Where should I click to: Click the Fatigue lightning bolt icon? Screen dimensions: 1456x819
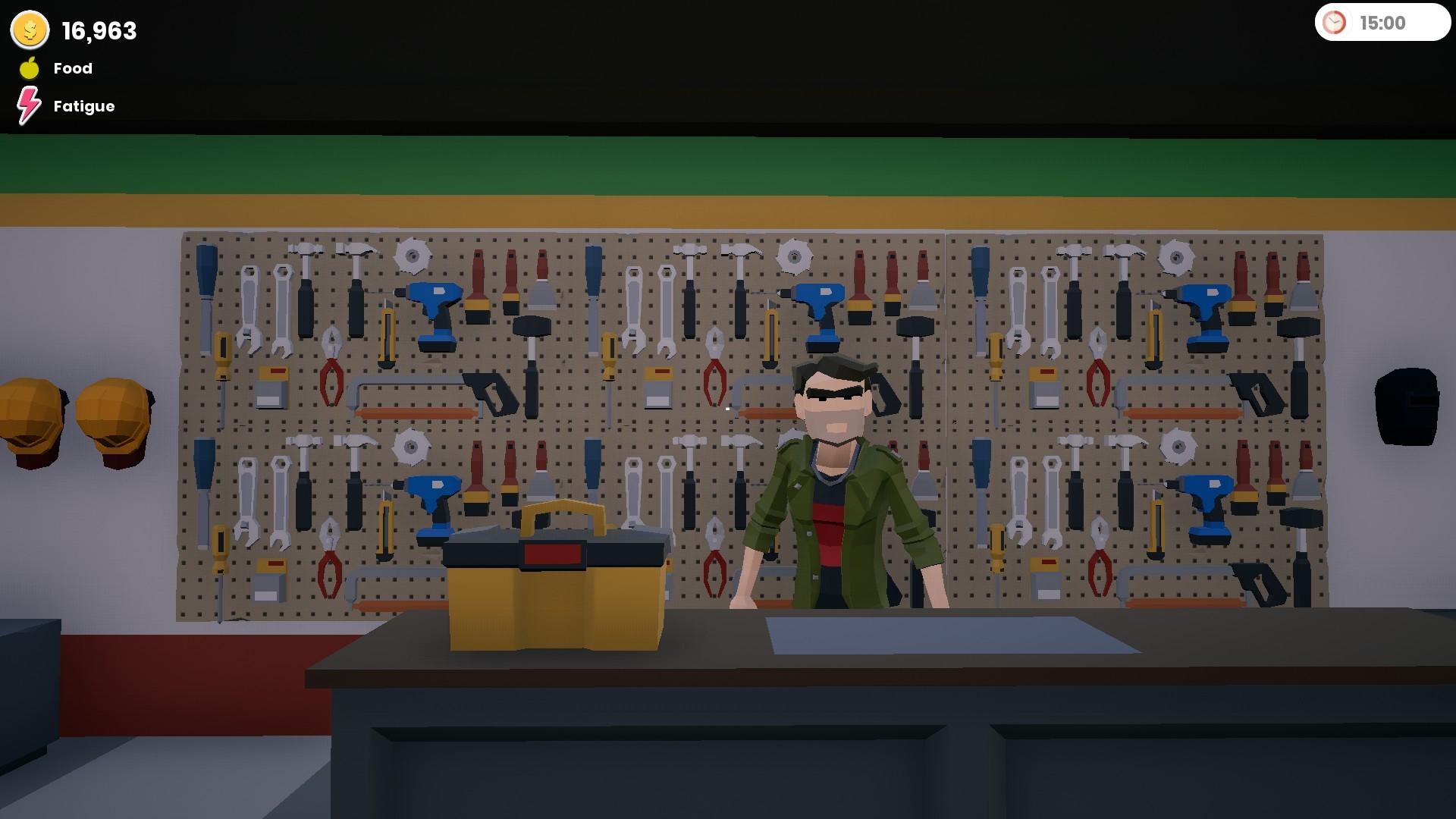point(30,106)
